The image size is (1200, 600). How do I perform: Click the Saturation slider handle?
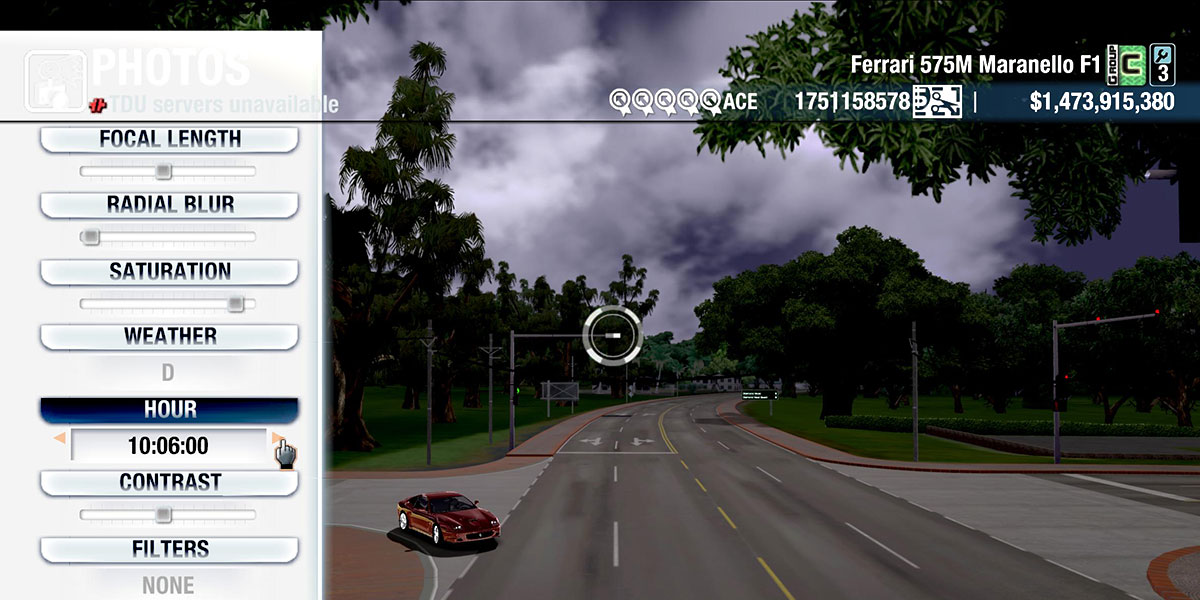click(235, 303)
